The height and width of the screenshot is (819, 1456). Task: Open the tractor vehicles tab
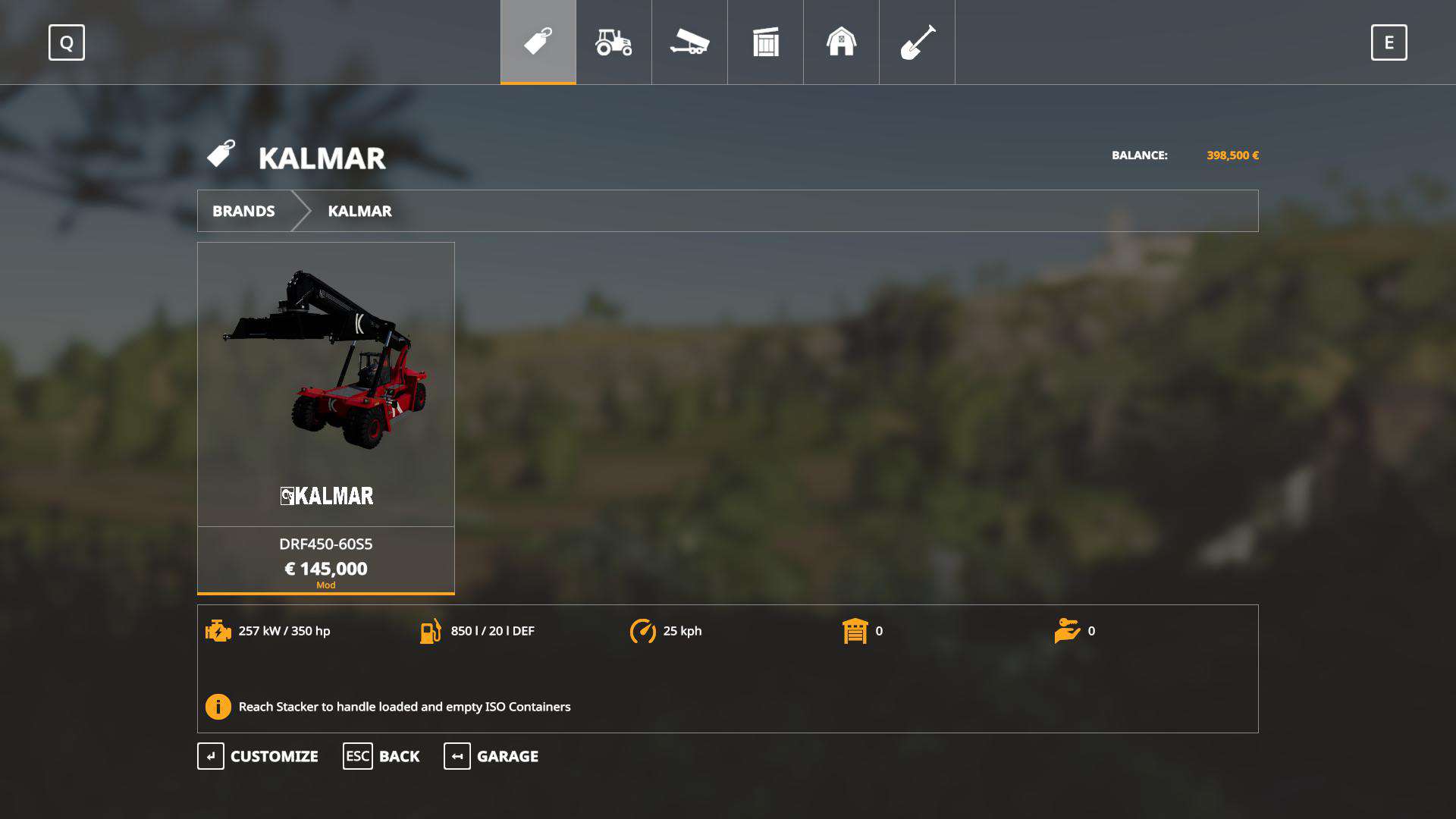tap(613, 42)
